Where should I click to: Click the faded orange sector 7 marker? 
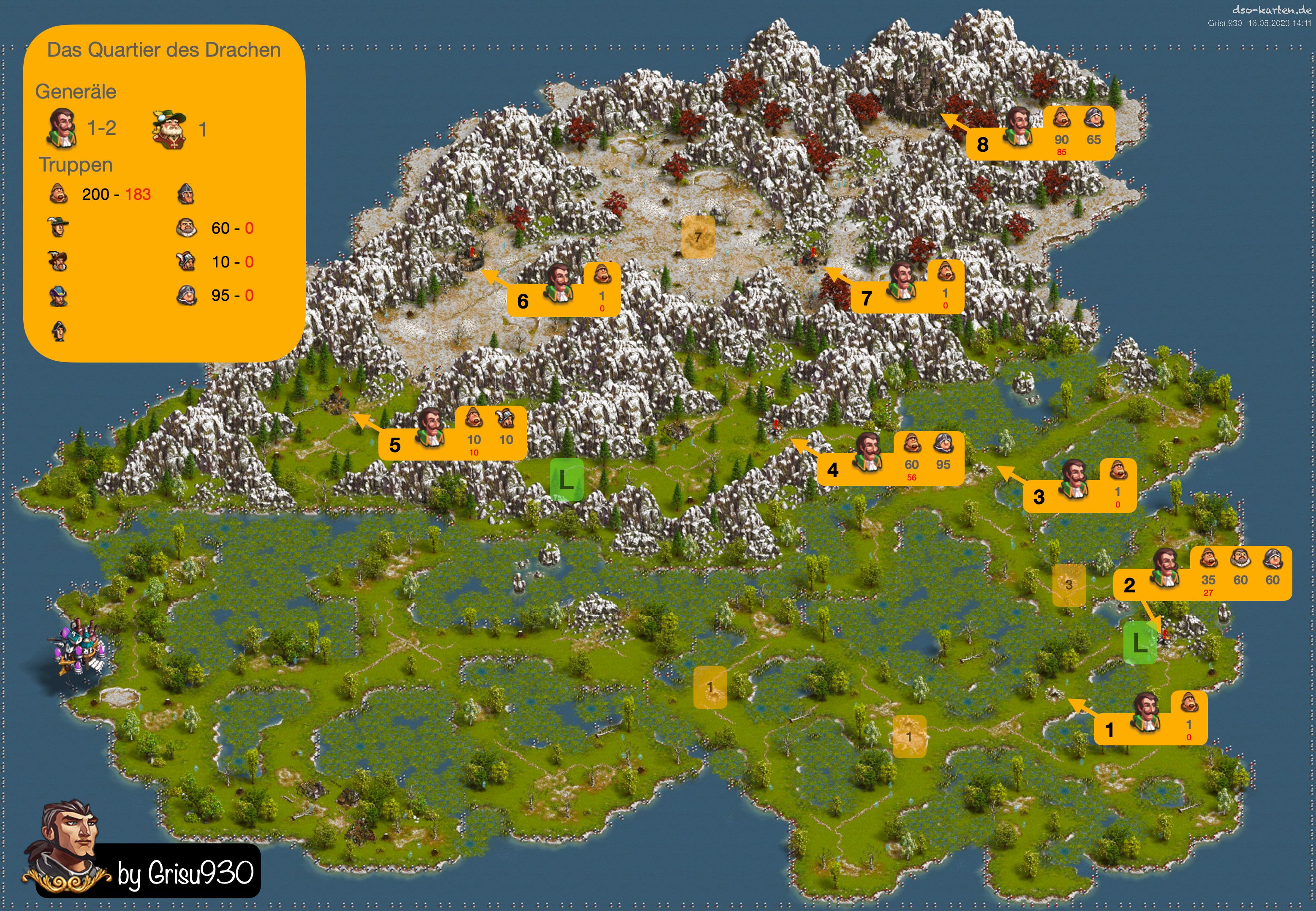pos(698,236)
